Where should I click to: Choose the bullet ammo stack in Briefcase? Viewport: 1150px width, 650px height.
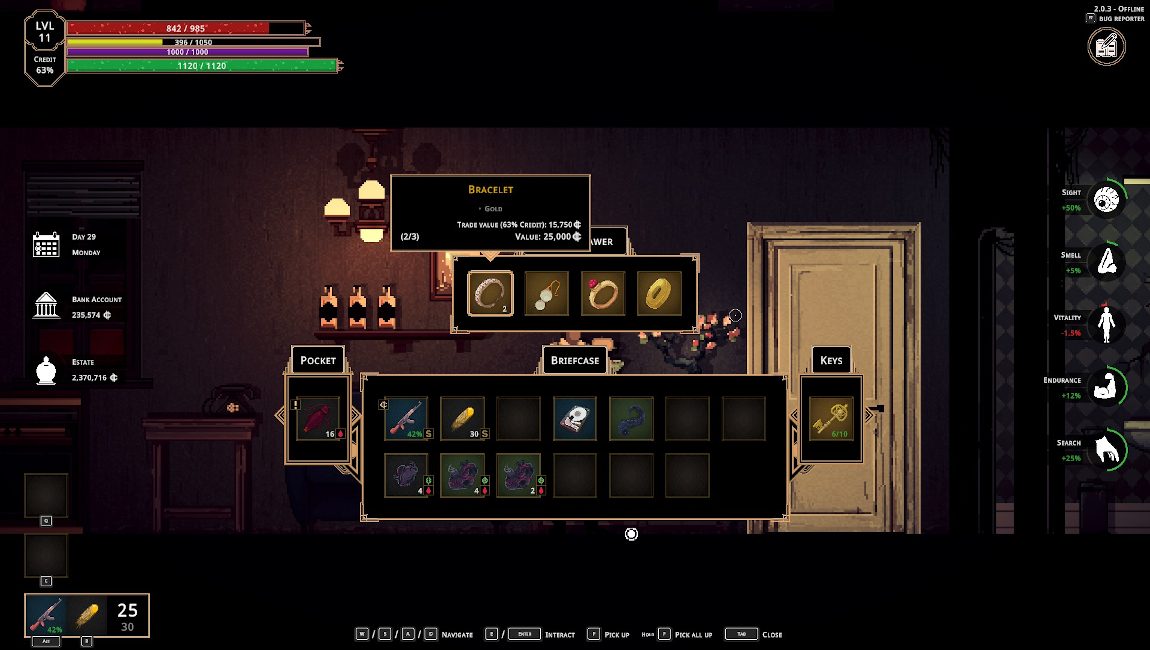pyautogui.click(x=463, y=419)
